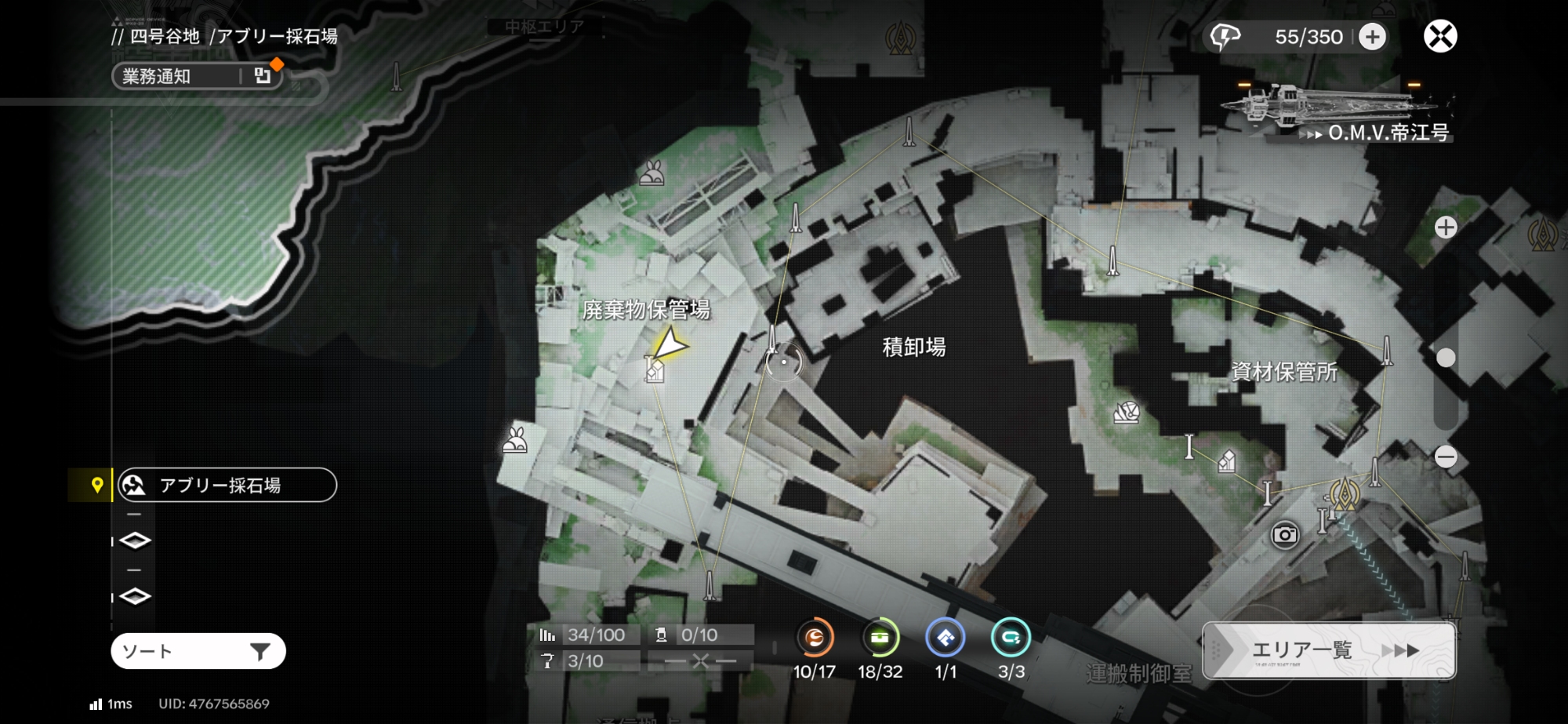
Task: Zoom in the map with plus button
Action: point(1446,227)
